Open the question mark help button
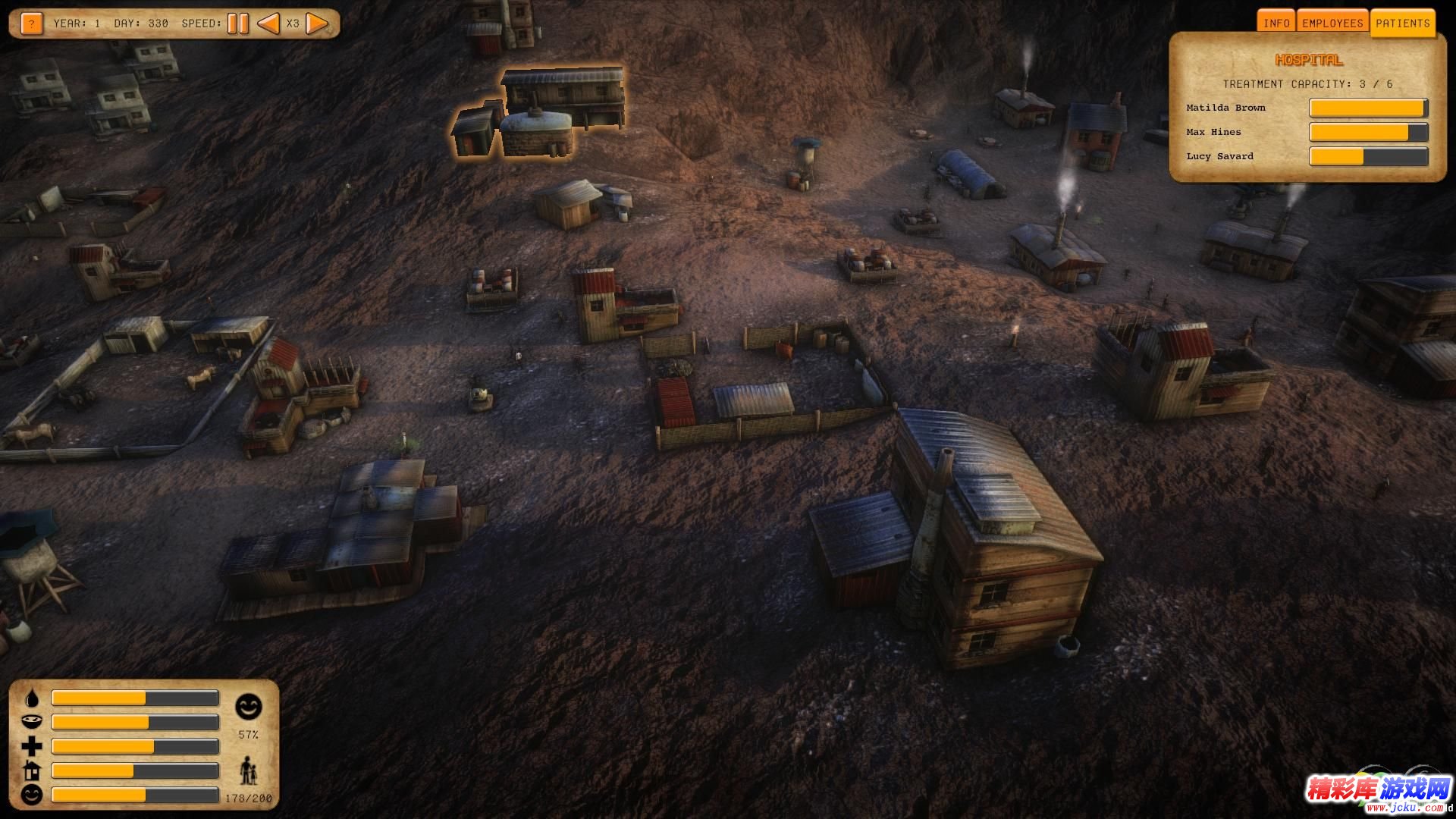This screenshot has height=819, width=1456. click(31, 24)
